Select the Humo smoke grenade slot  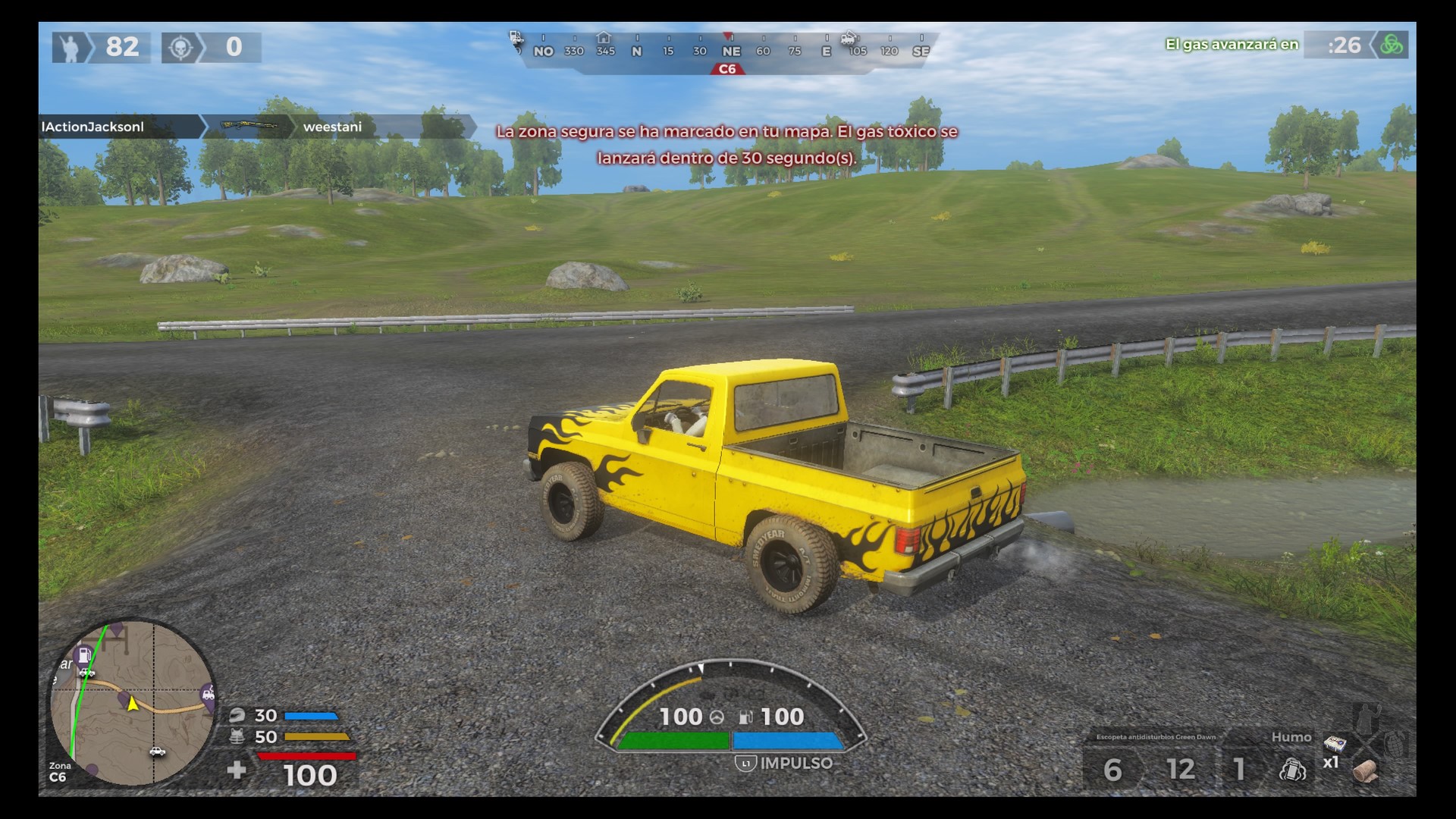[x=1292, y=769]
